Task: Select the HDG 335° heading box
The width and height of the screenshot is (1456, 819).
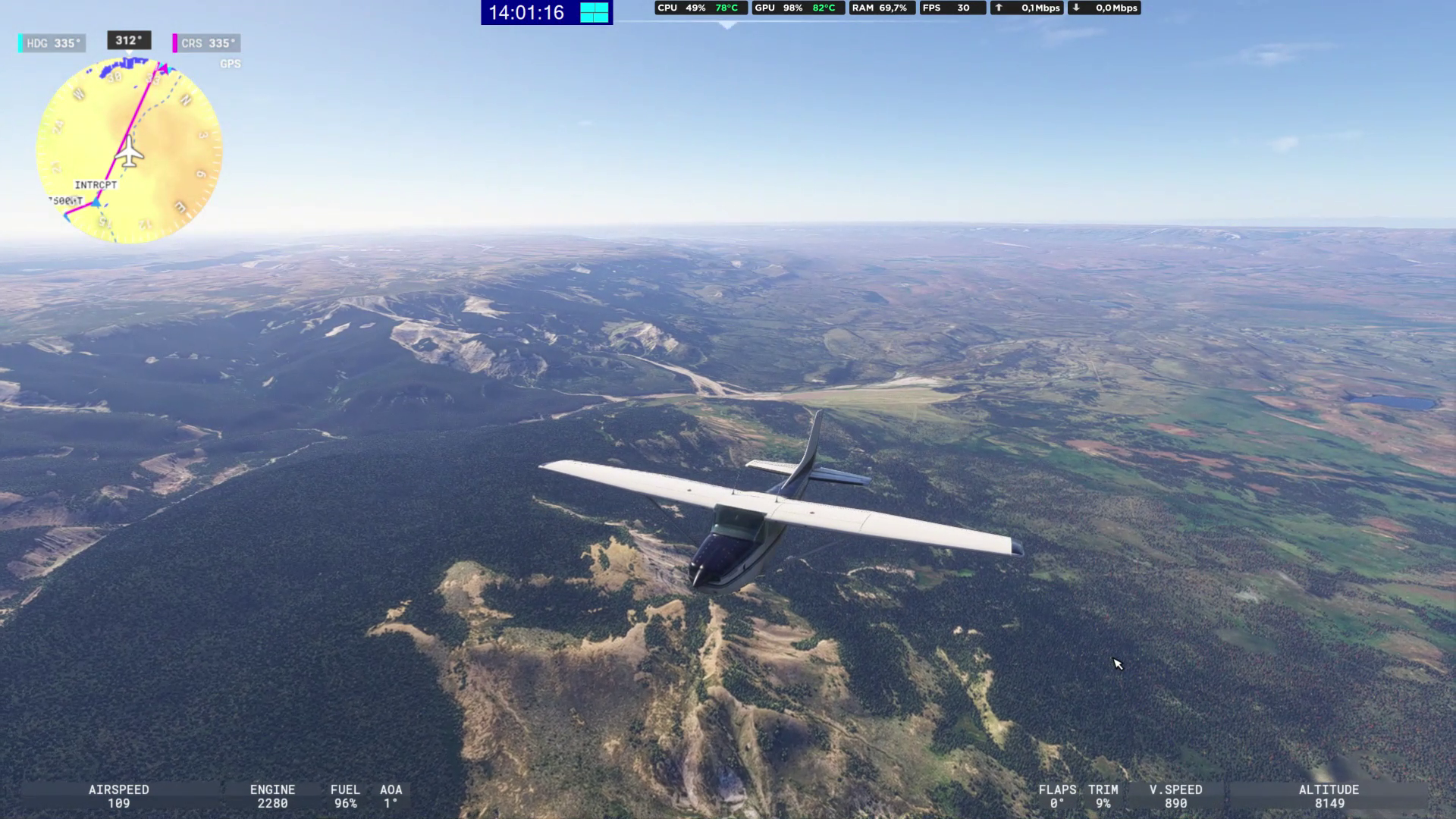Action: point(52,43)
